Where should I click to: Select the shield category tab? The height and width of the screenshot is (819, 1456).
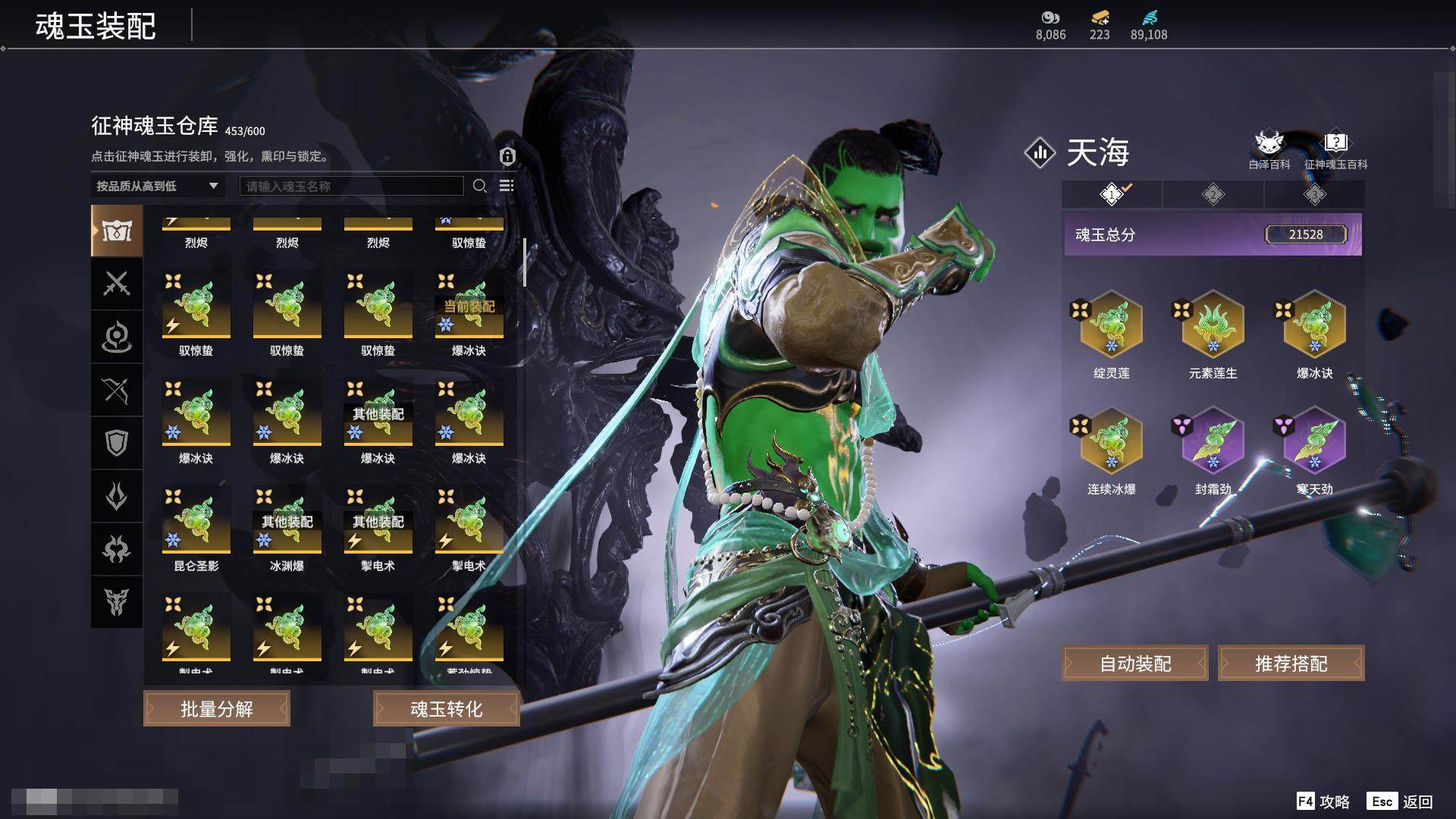(x=117, y=443)
